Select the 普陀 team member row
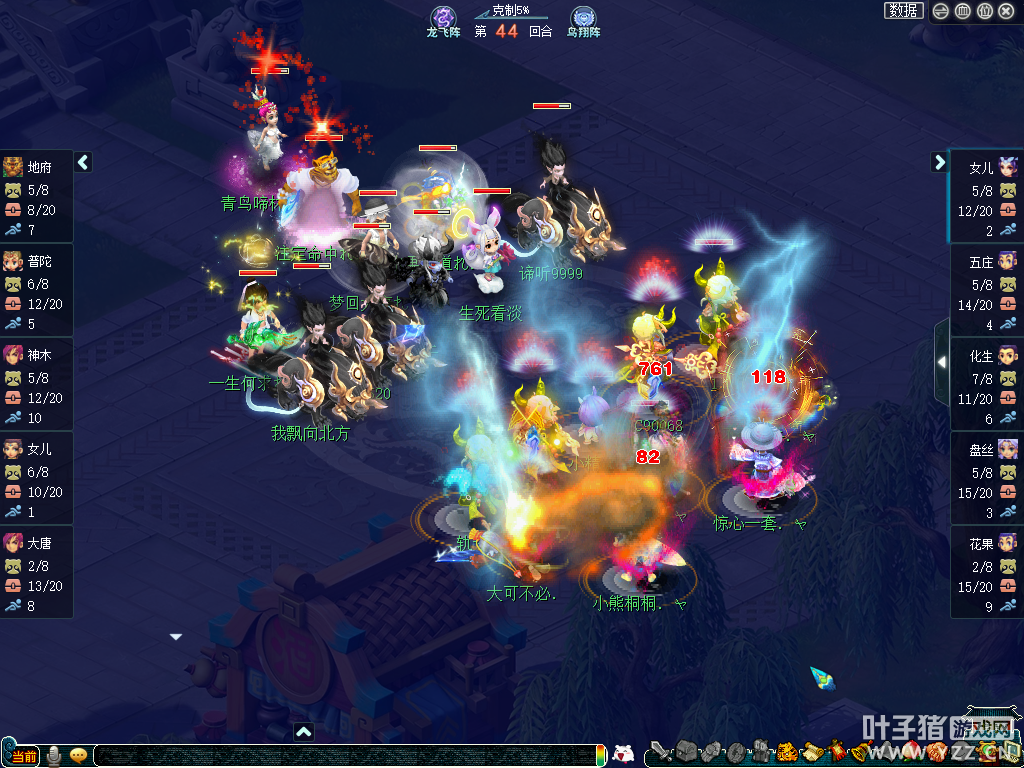The image size is (1024, 768). 38,290
